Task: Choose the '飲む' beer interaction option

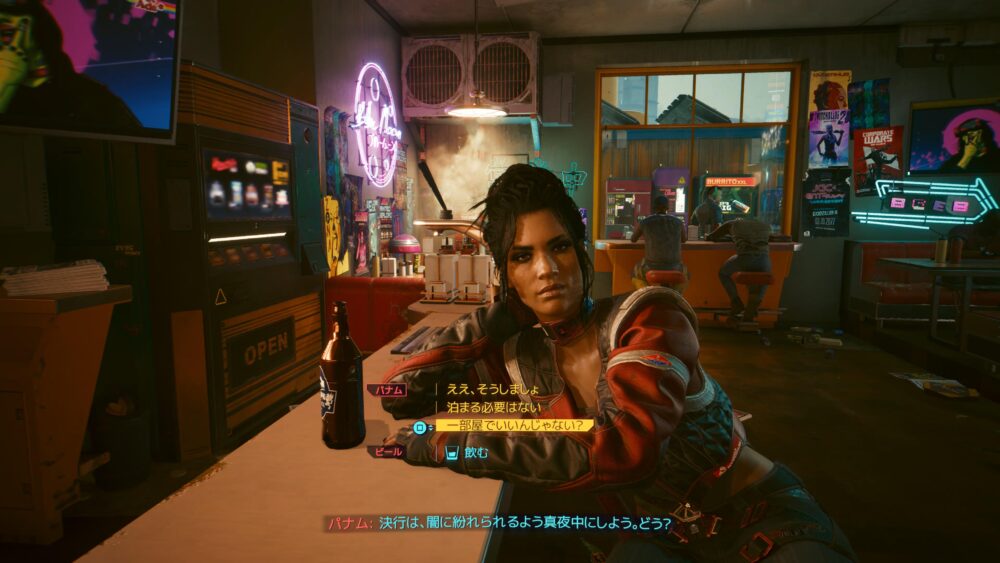Action: [x=476, y=452]
